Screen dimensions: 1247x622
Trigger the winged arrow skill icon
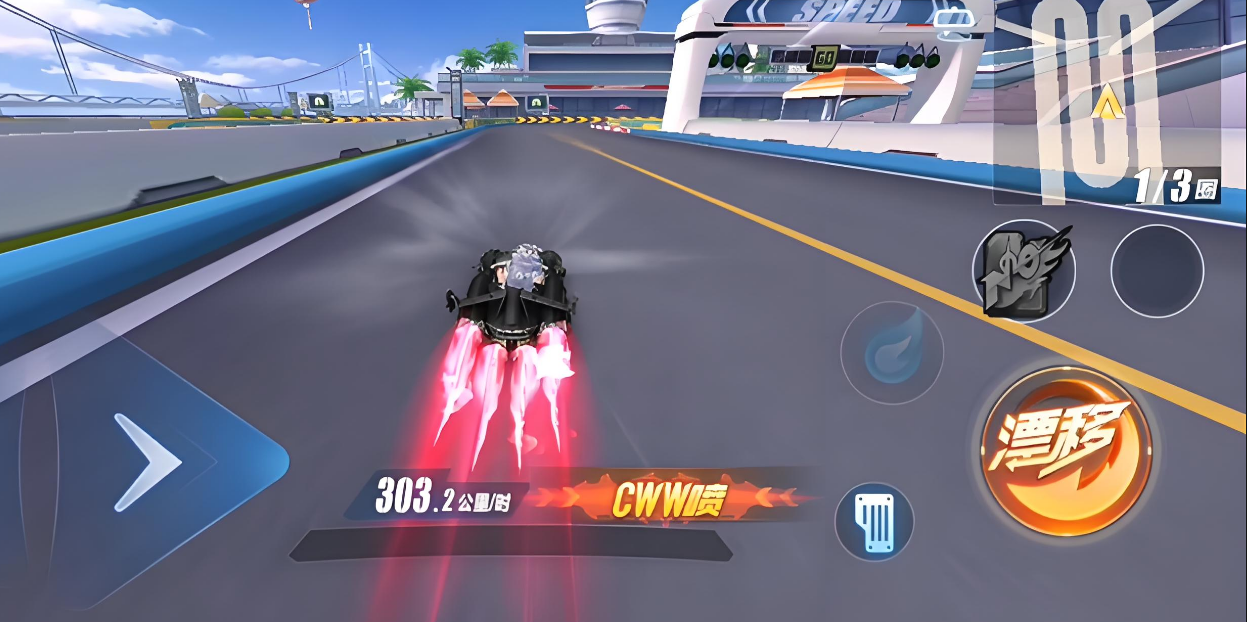[x=1023, y=271]
